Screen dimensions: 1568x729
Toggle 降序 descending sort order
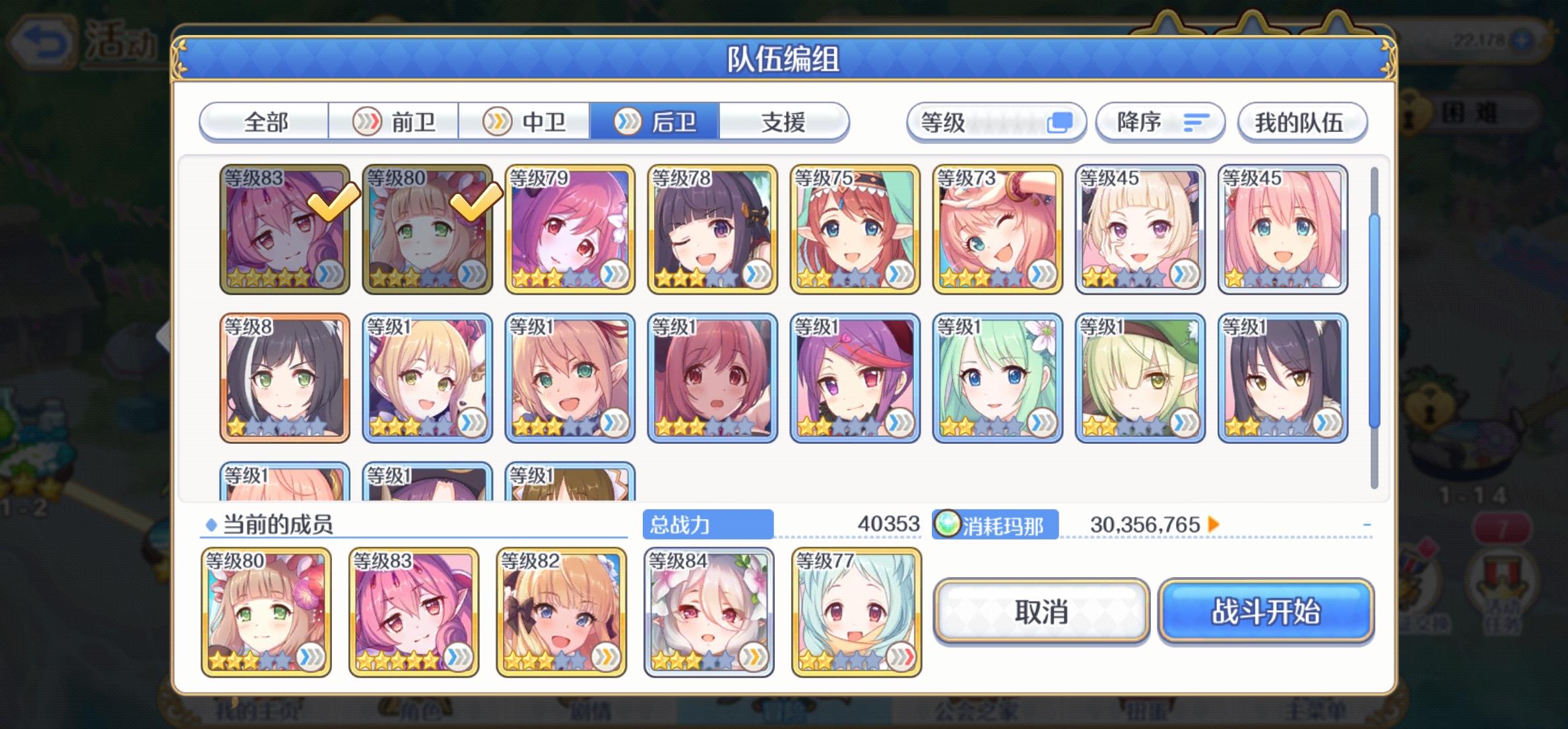(x=1160, y=121)
